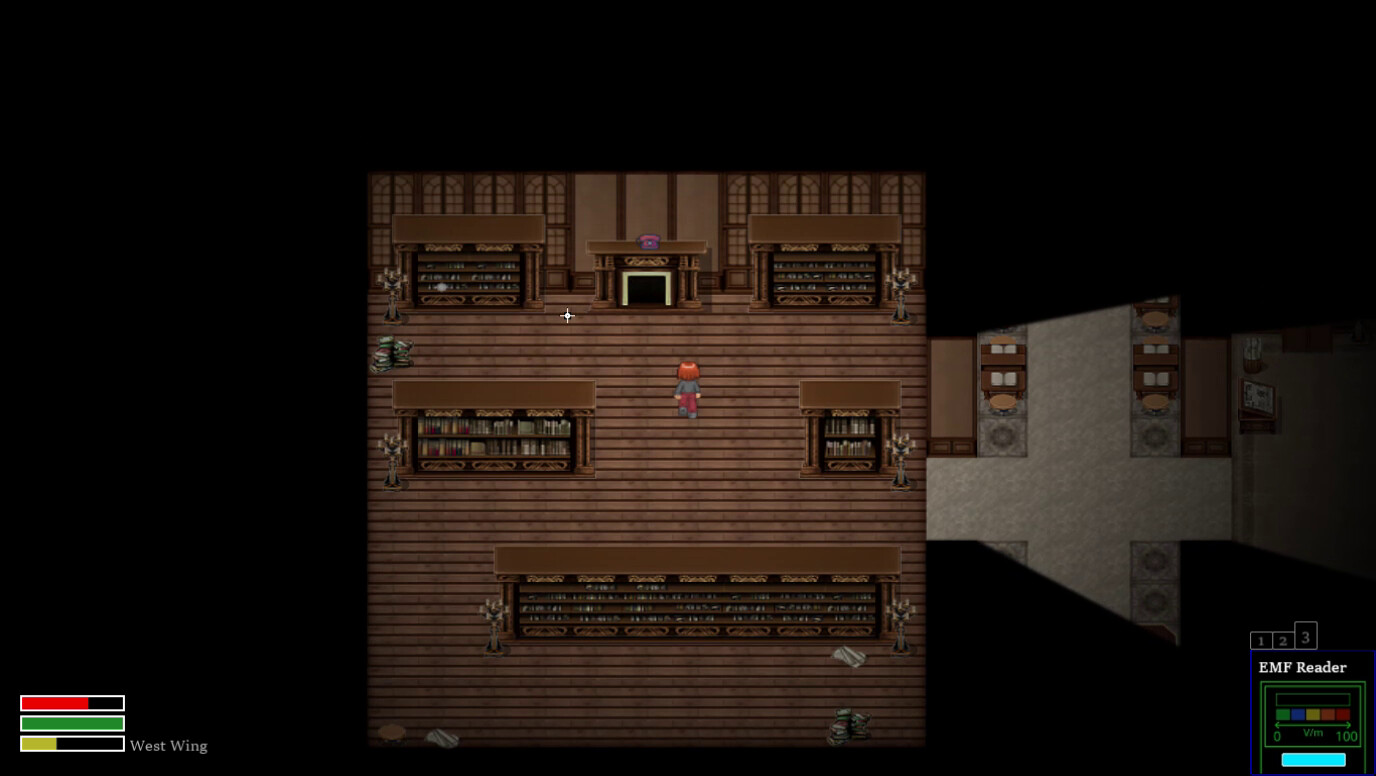Switch to hotbar slot 3
Viewport: 1376px width, 776px height.
coord(1304,634)
